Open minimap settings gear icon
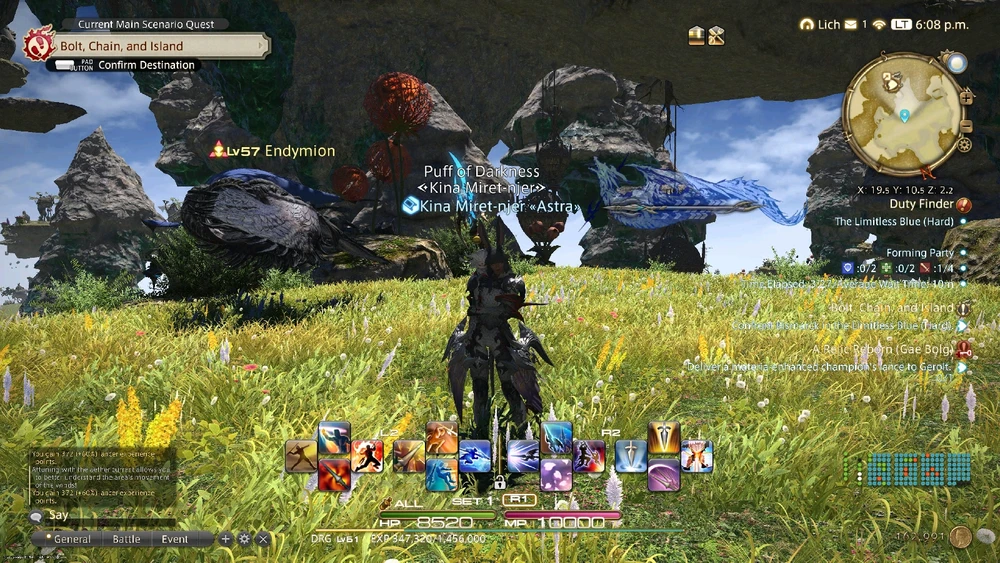Screen dimensions: 1000x563 point(964,145)
